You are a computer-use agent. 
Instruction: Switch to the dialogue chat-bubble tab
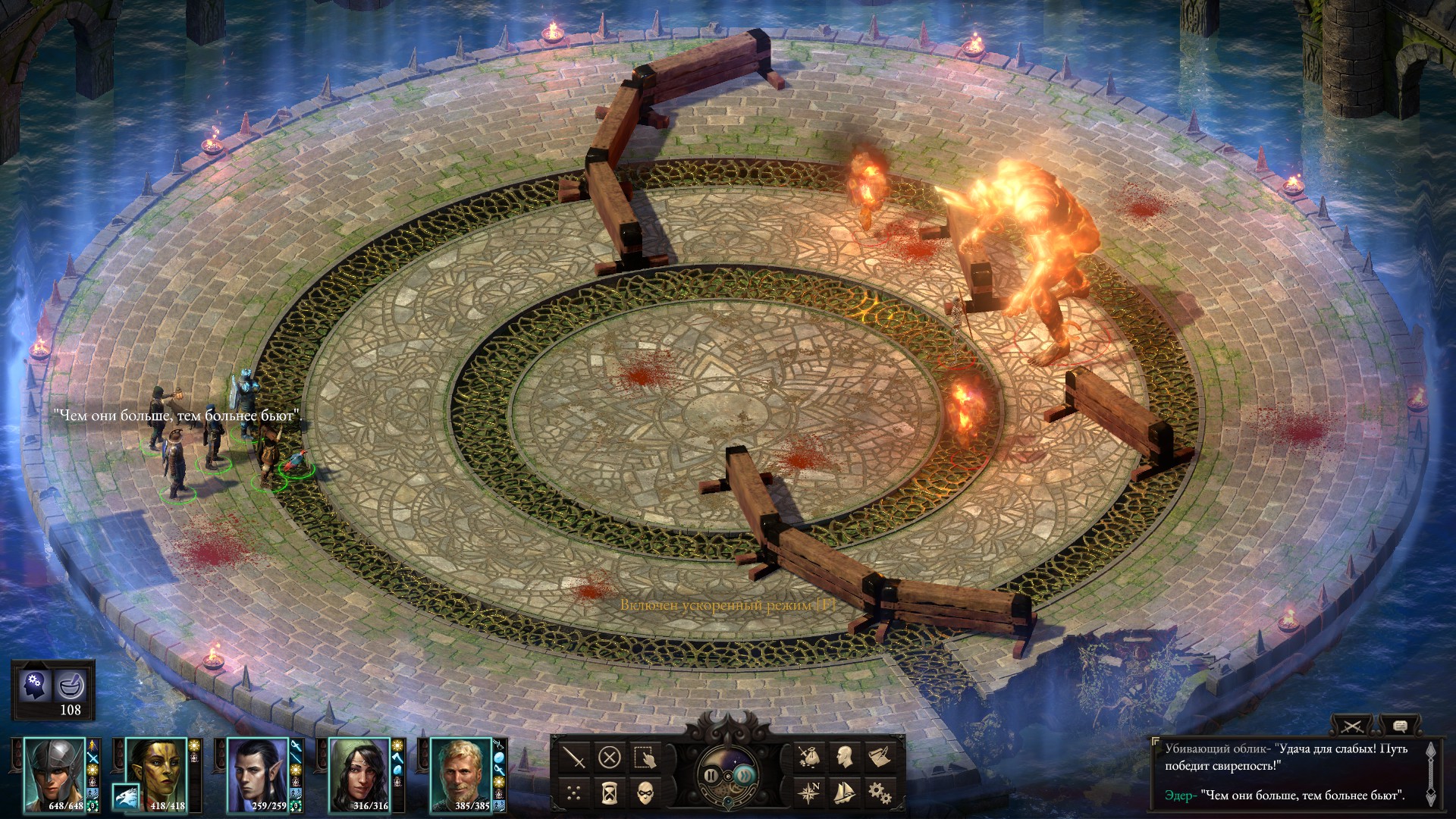(1401, 725)
